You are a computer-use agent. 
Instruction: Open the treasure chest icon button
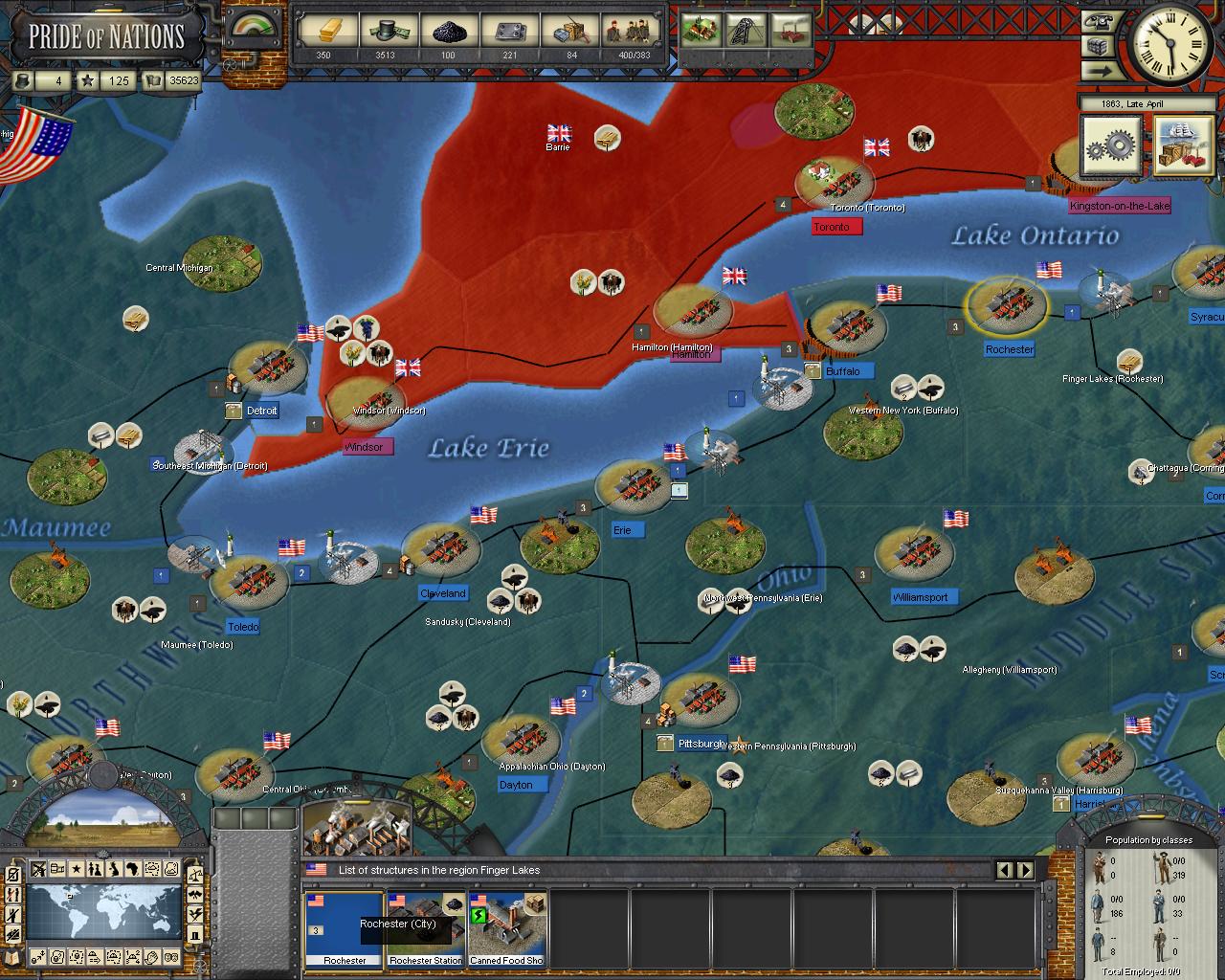pyautogui.click(x=1100, y=46)
